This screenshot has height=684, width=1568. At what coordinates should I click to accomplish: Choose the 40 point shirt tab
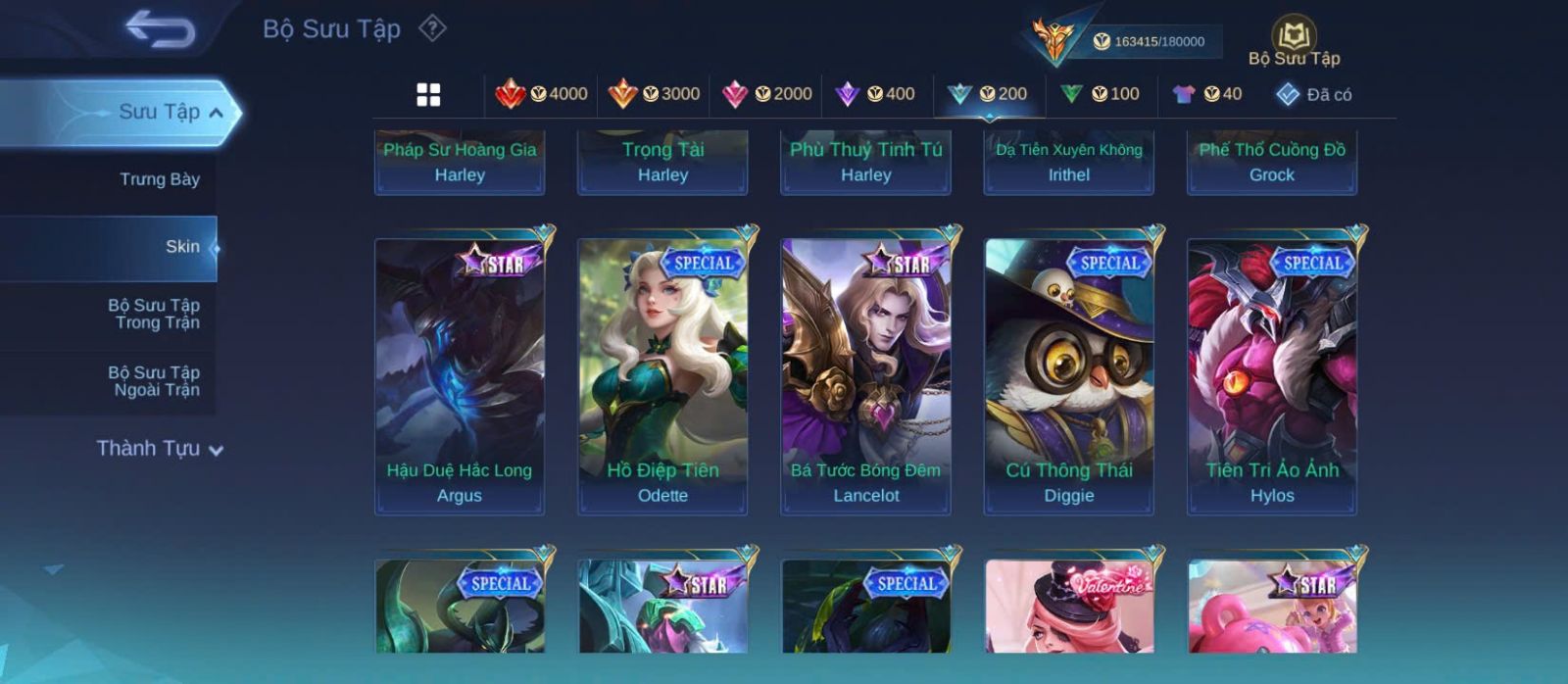(x=1207, y=94)
